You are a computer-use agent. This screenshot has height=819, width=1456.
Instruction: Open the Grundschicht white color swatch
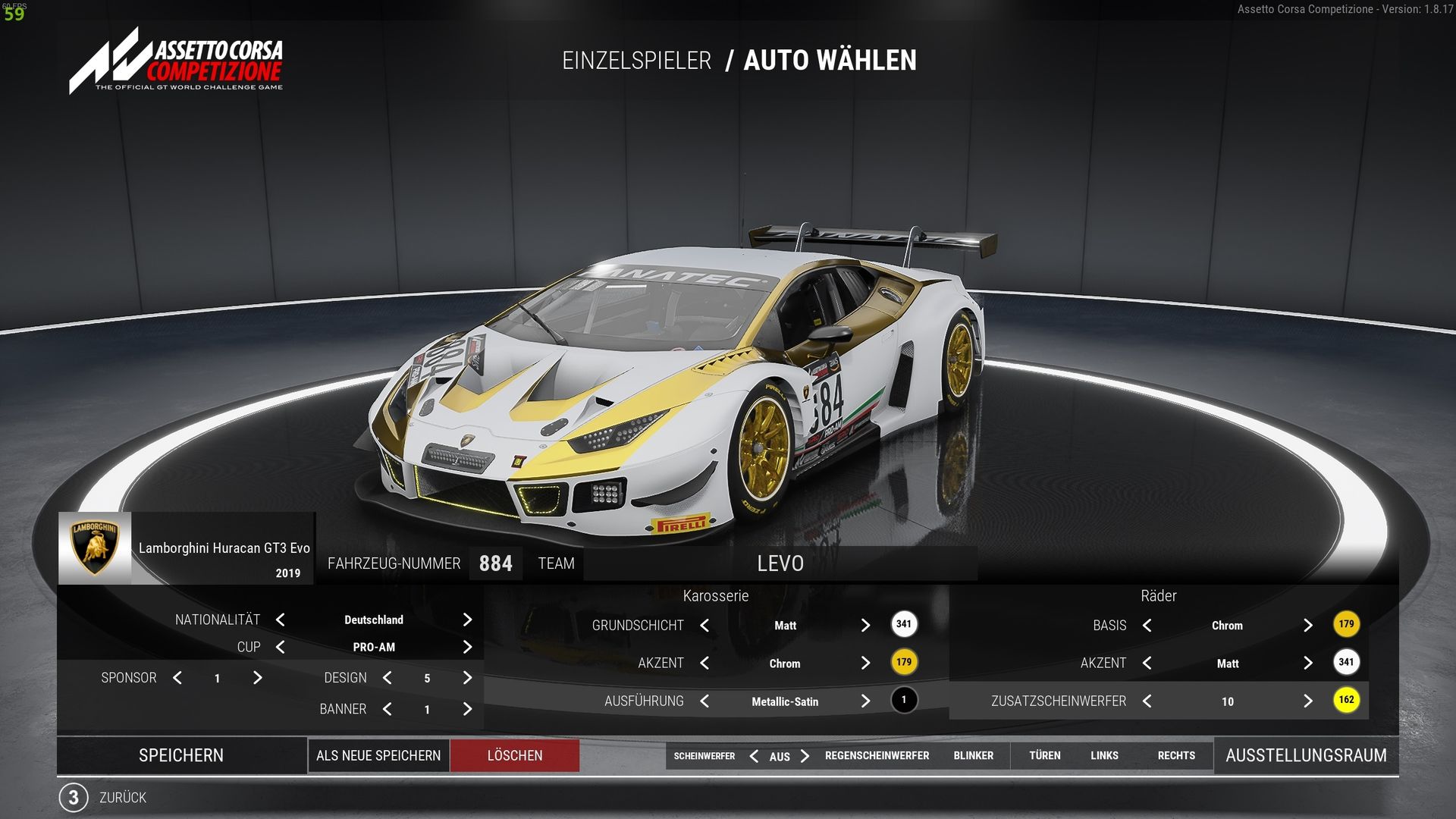pyautogui.click(x=903, y=624)
